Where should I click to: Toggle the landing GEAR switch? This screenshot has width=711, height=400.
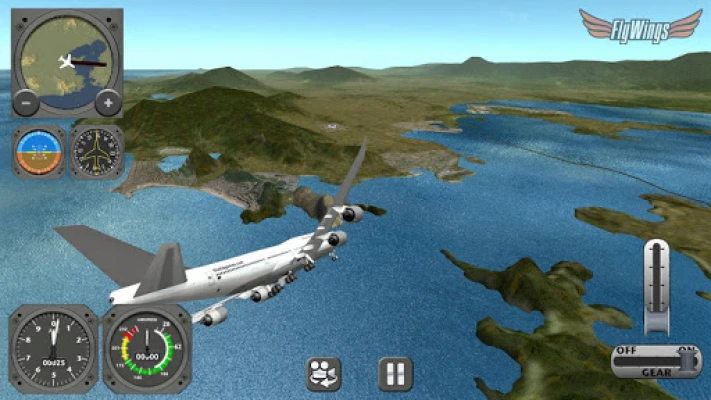(x=656, y=360)
